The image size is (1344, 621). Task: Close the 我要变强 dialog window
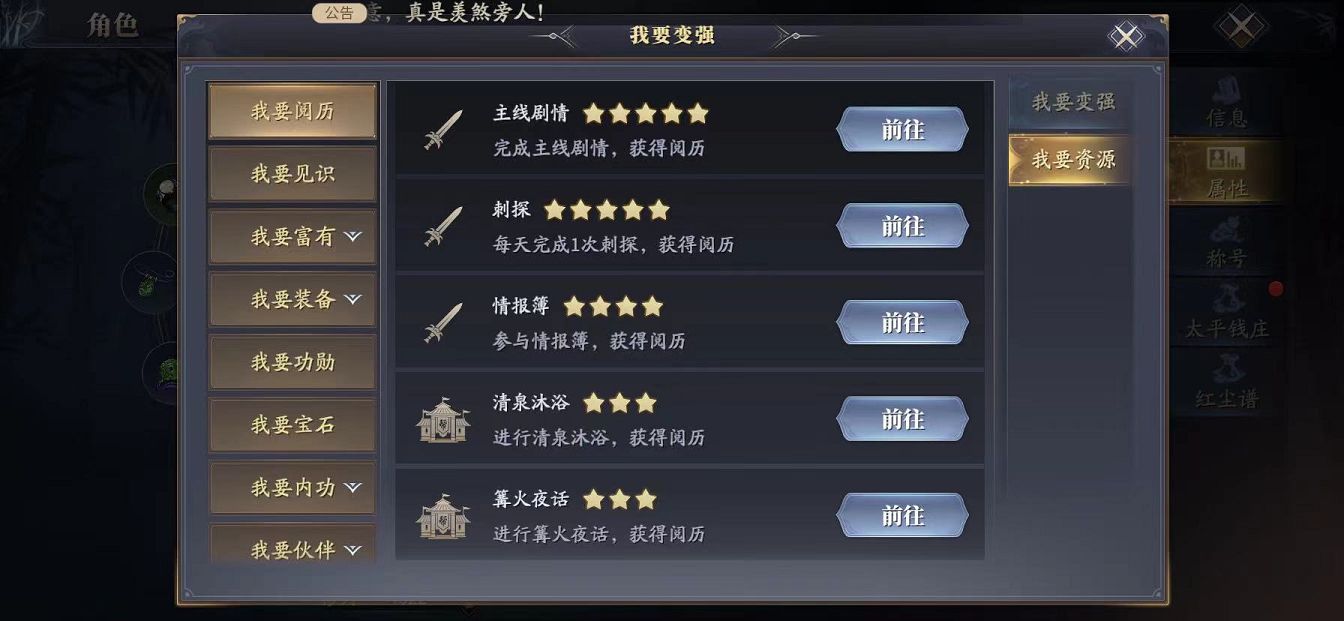click(1126, 37)
